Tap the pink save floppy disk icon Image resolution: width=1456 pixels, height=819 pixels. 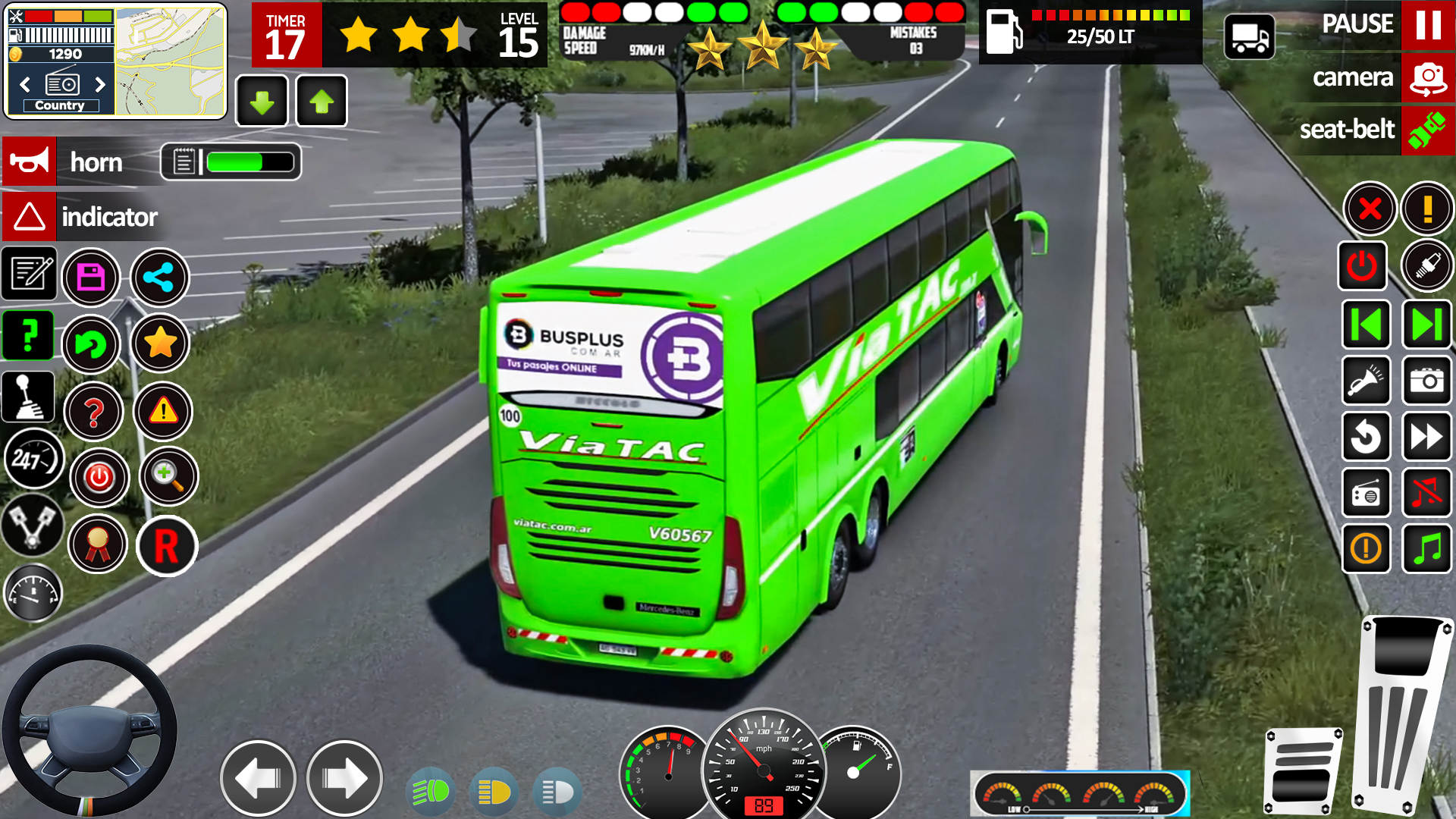point(91,278)
